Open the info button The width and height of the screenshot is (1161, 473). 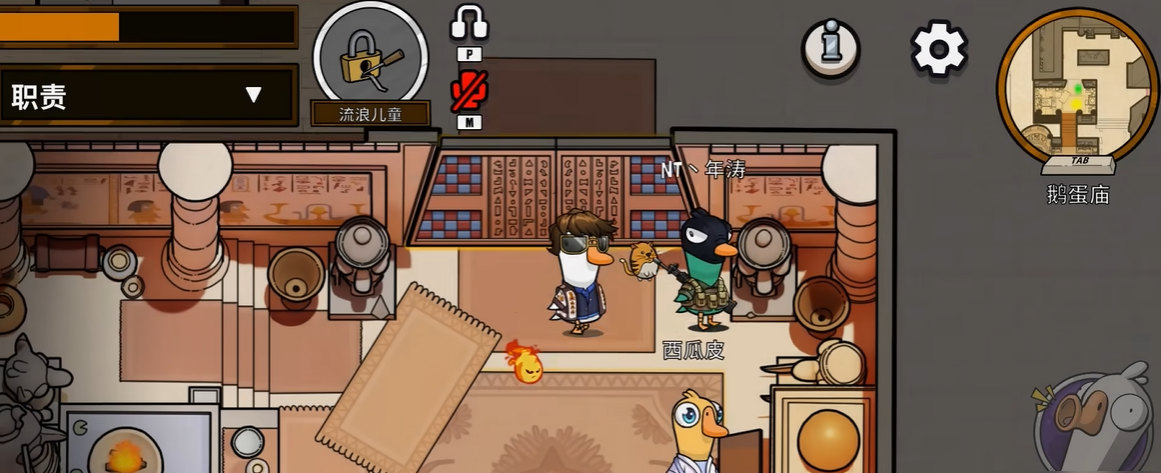(x=830, y=47)
